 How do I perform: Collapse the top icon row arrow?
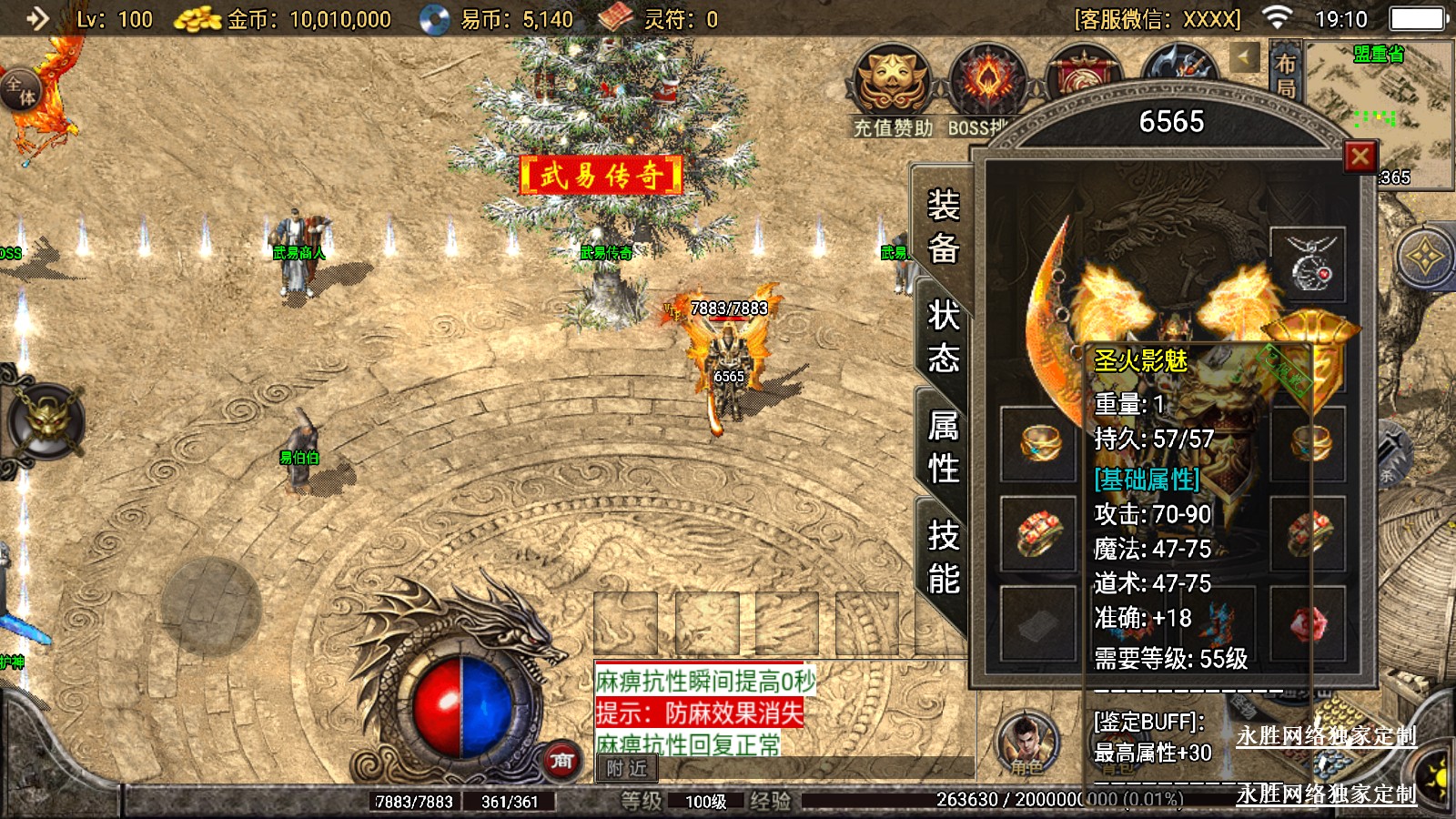pos(1244,57)
